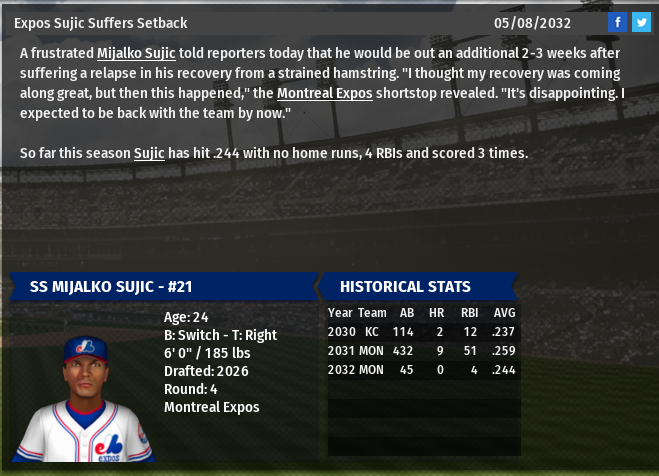
Task: Share the story on Twitter
Action: click(641, 22)
